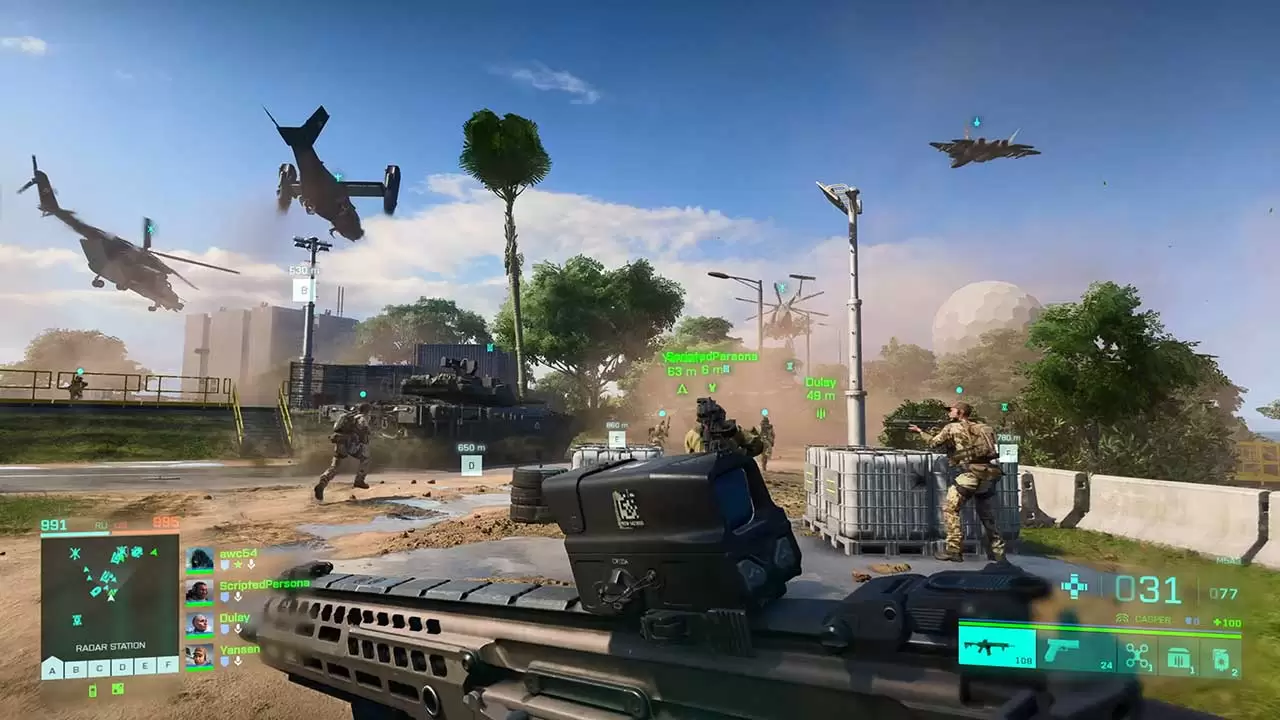Select objective C tab under minimap
This screenshot has width=1280, height=720.
tap(99, 667)
